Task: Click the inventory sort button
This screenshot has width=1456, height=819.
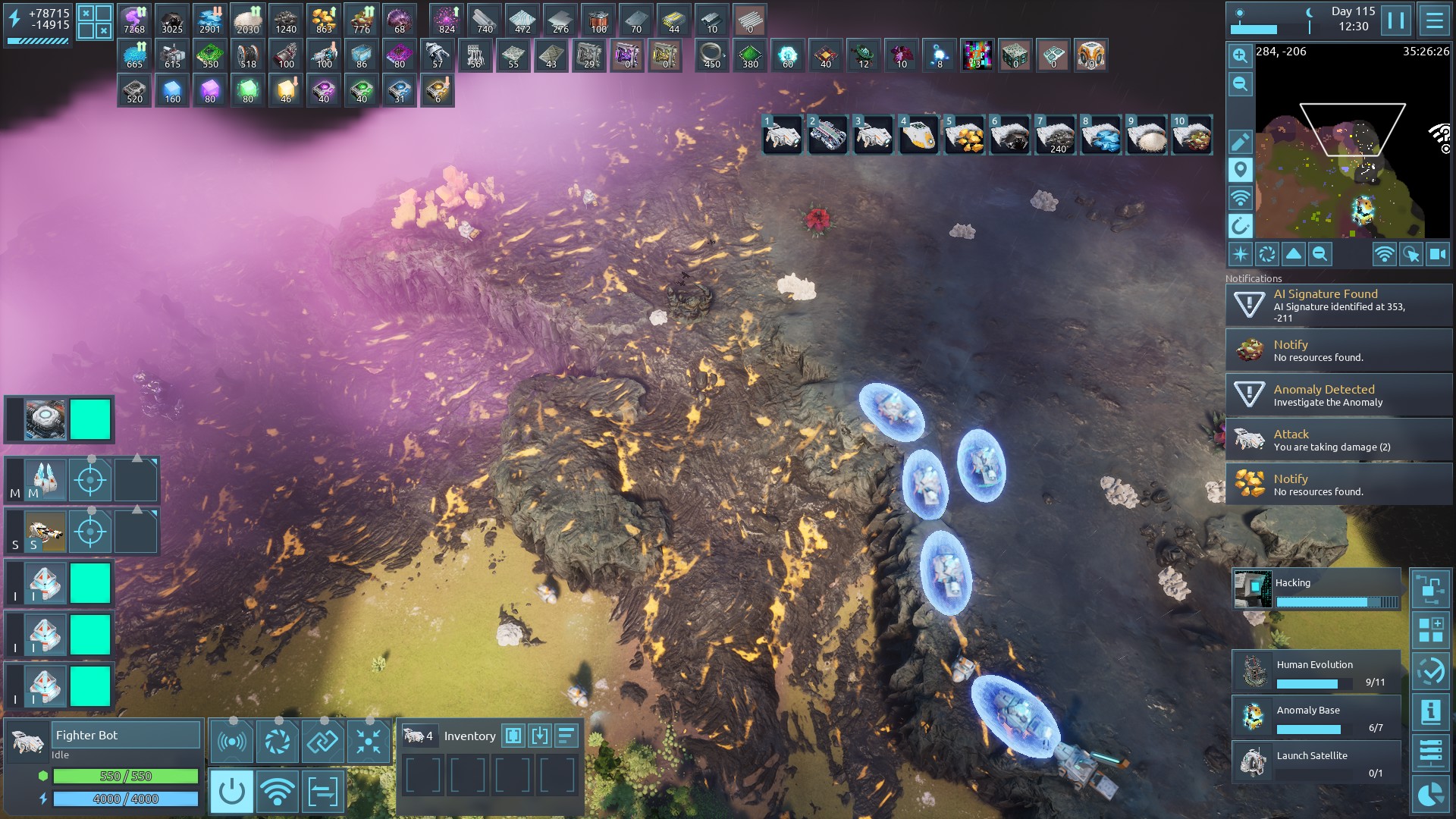Action: (566, 736)
